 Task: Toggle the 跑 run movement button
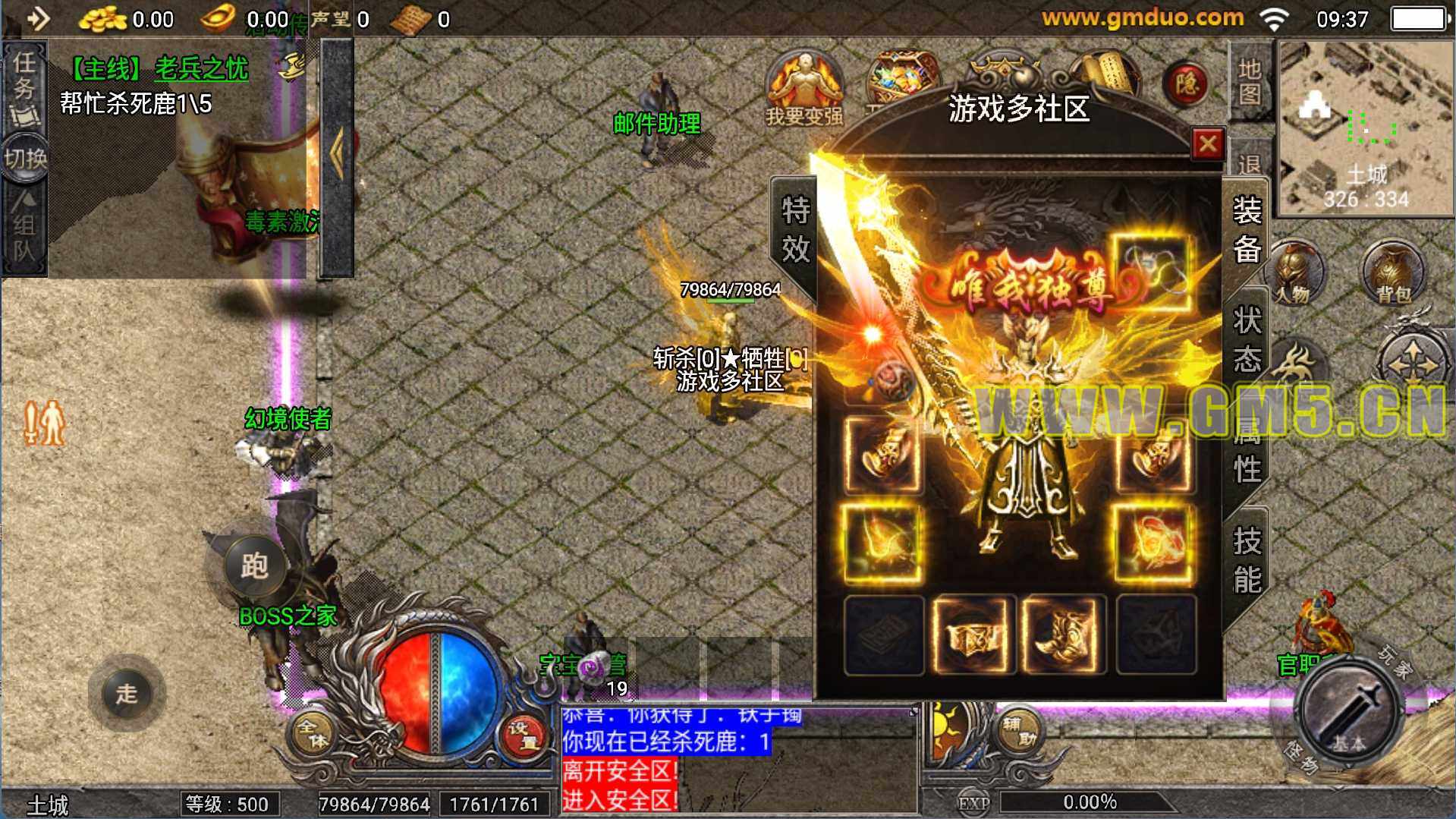click(x=253, y=566)
